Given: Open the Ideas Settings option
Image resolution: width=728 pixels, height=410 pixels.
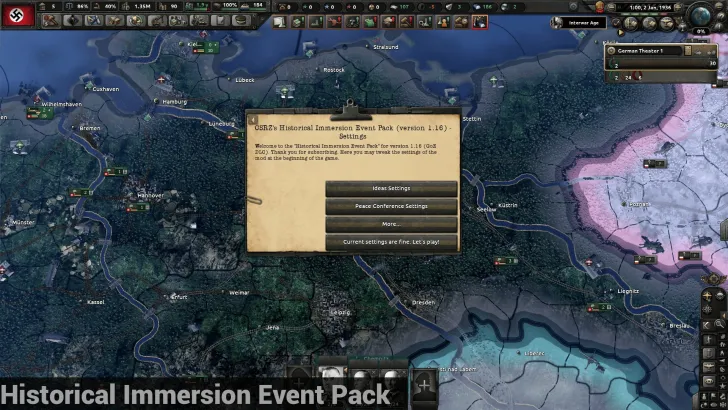Looking at the screenshot, I should click(x=391, y=188).
